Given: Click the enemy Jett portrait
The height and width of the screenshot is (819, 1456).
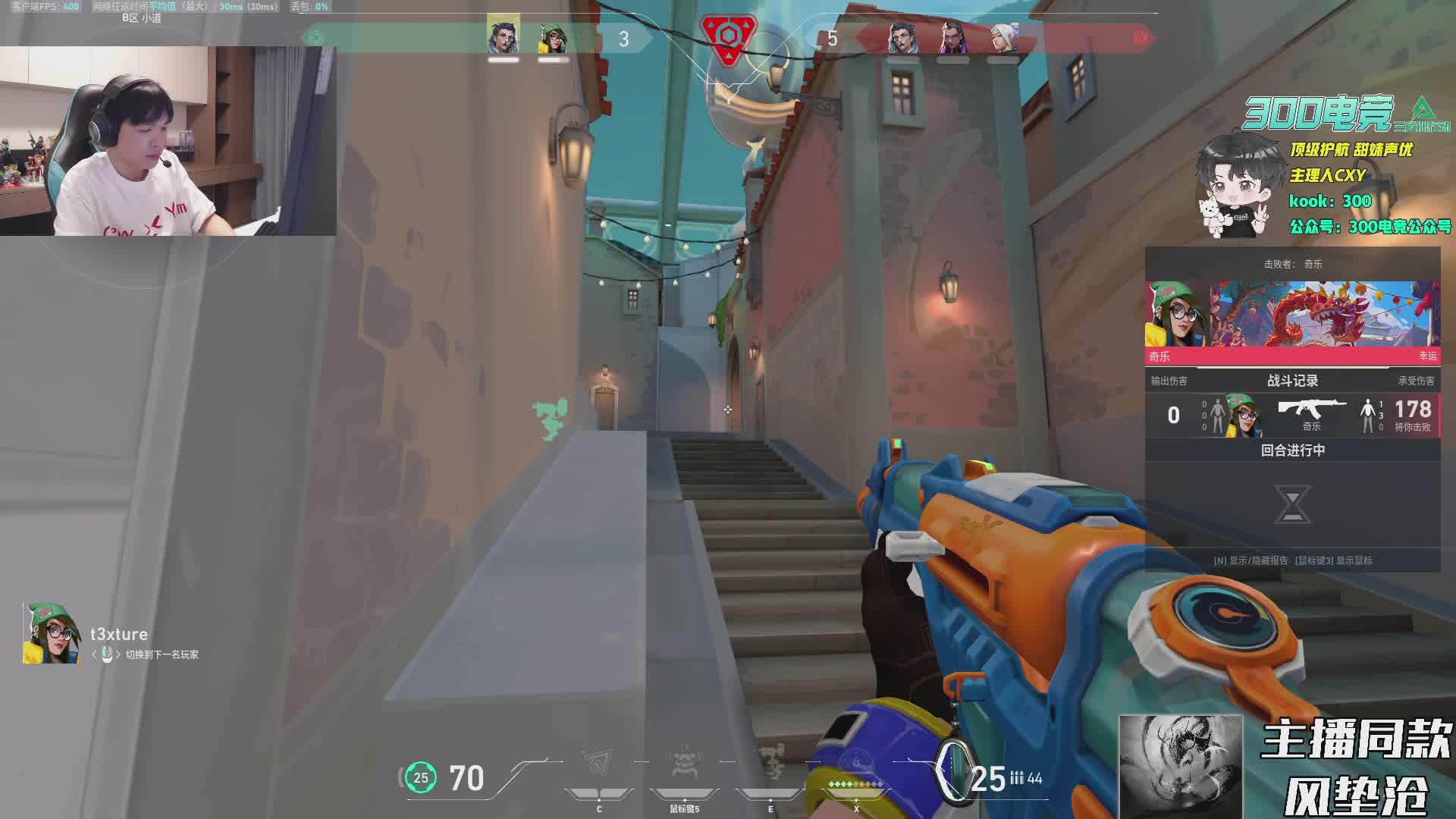Looking at the screenshot, I should [x=1003, y=37].
